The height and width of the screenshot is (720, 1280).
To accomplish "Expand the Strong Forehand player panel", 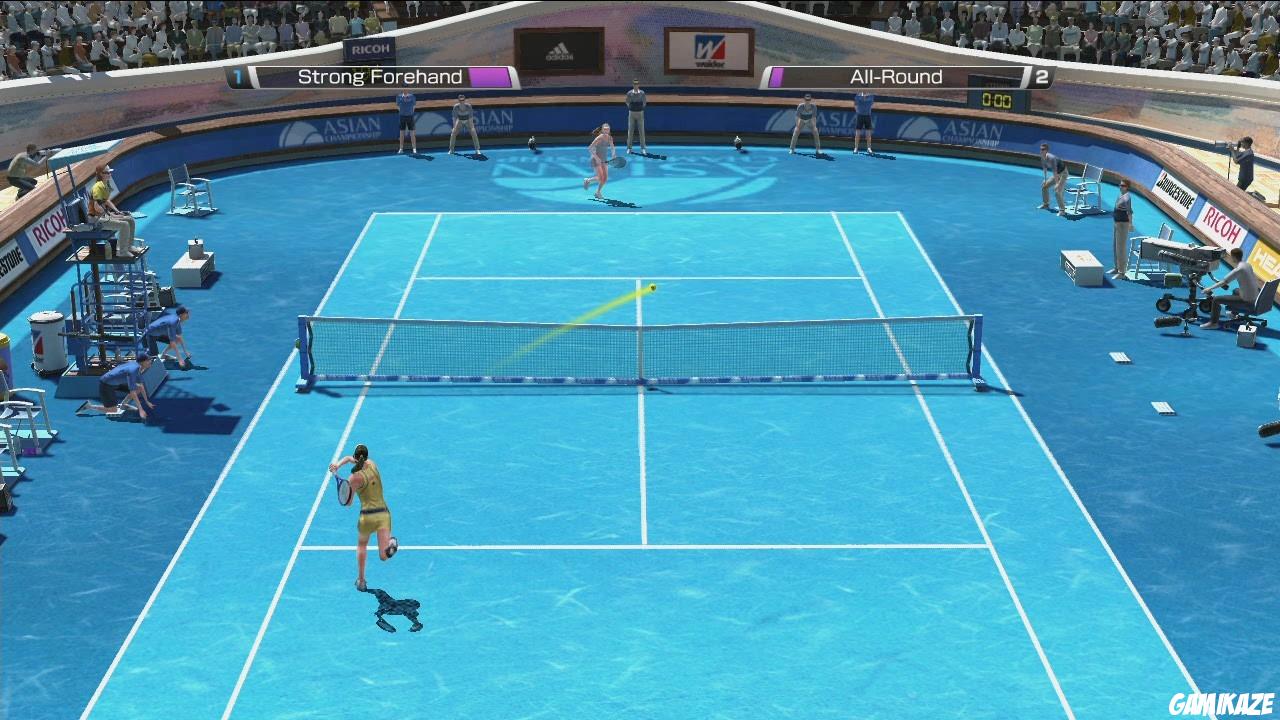I will (370, 76).
